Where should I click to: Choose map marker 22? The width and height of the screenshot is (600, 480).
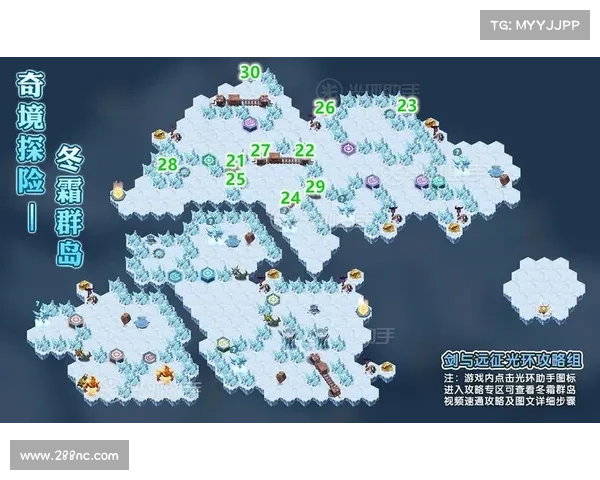click(x=305, y=150)
